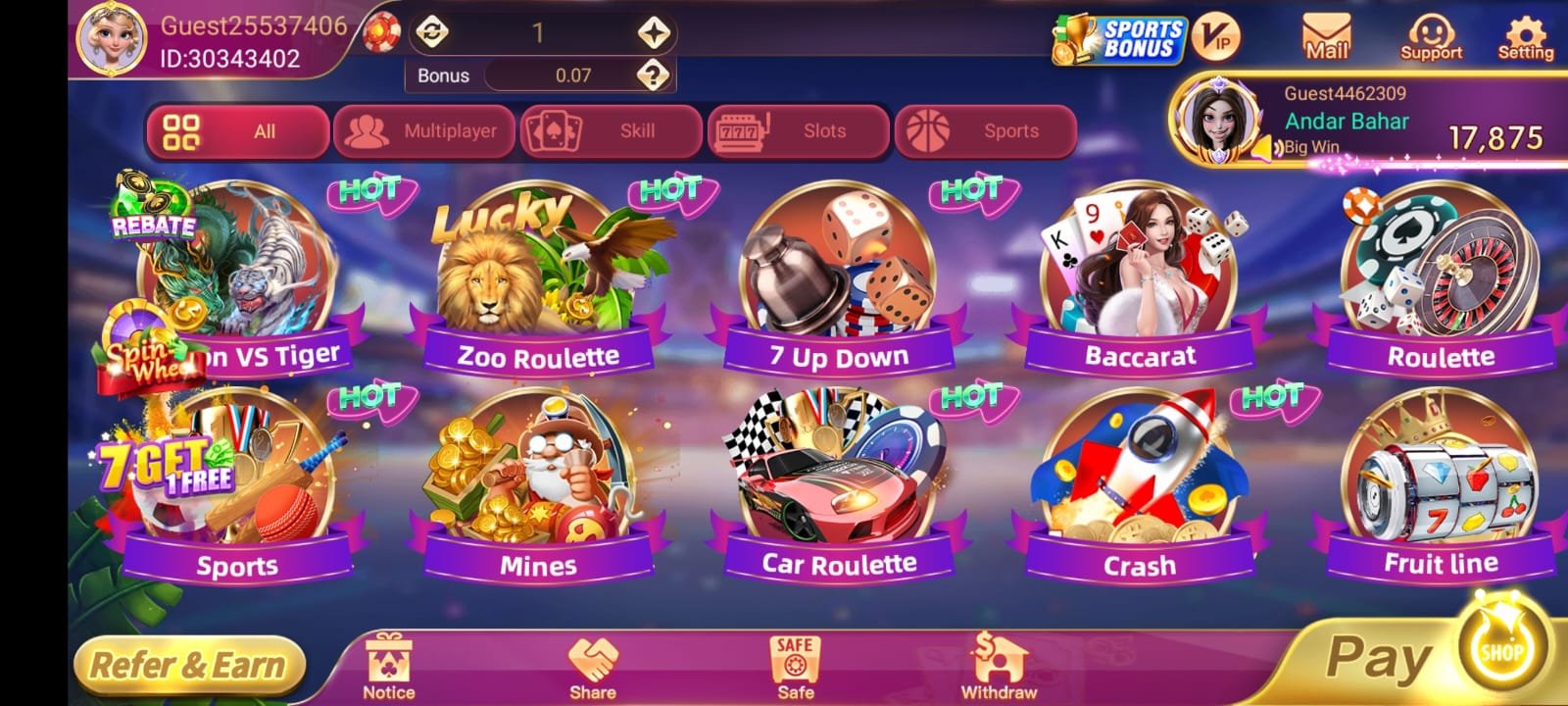Open the Slots category tab
Image resolution: width=1568 pixels, height=706 pixels.
click(x=798, y=131)
